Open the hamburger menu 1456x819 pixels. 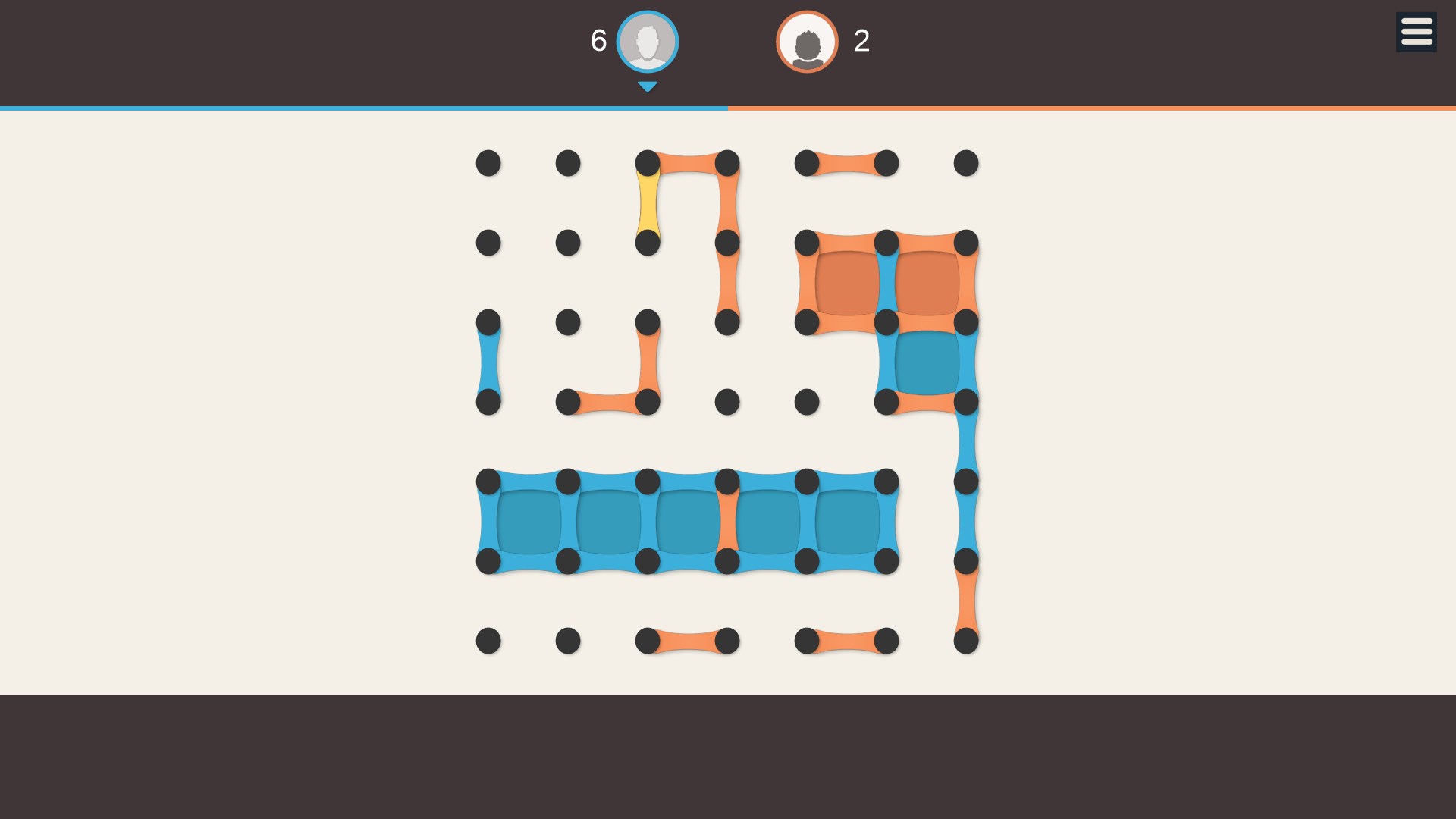tap(1416, 33)
